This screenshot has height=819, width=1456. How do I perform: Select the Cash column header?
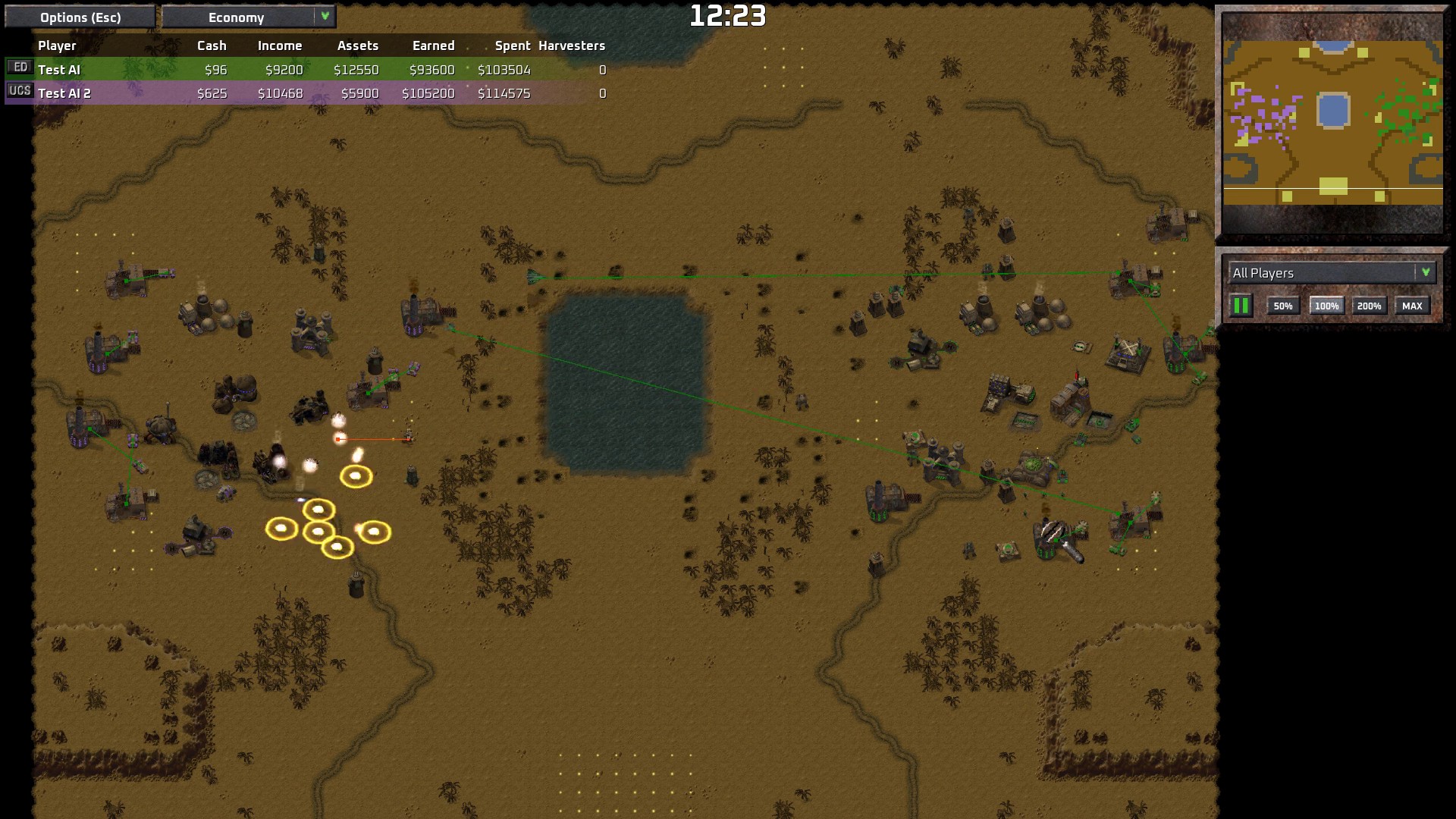coord(212,45)
